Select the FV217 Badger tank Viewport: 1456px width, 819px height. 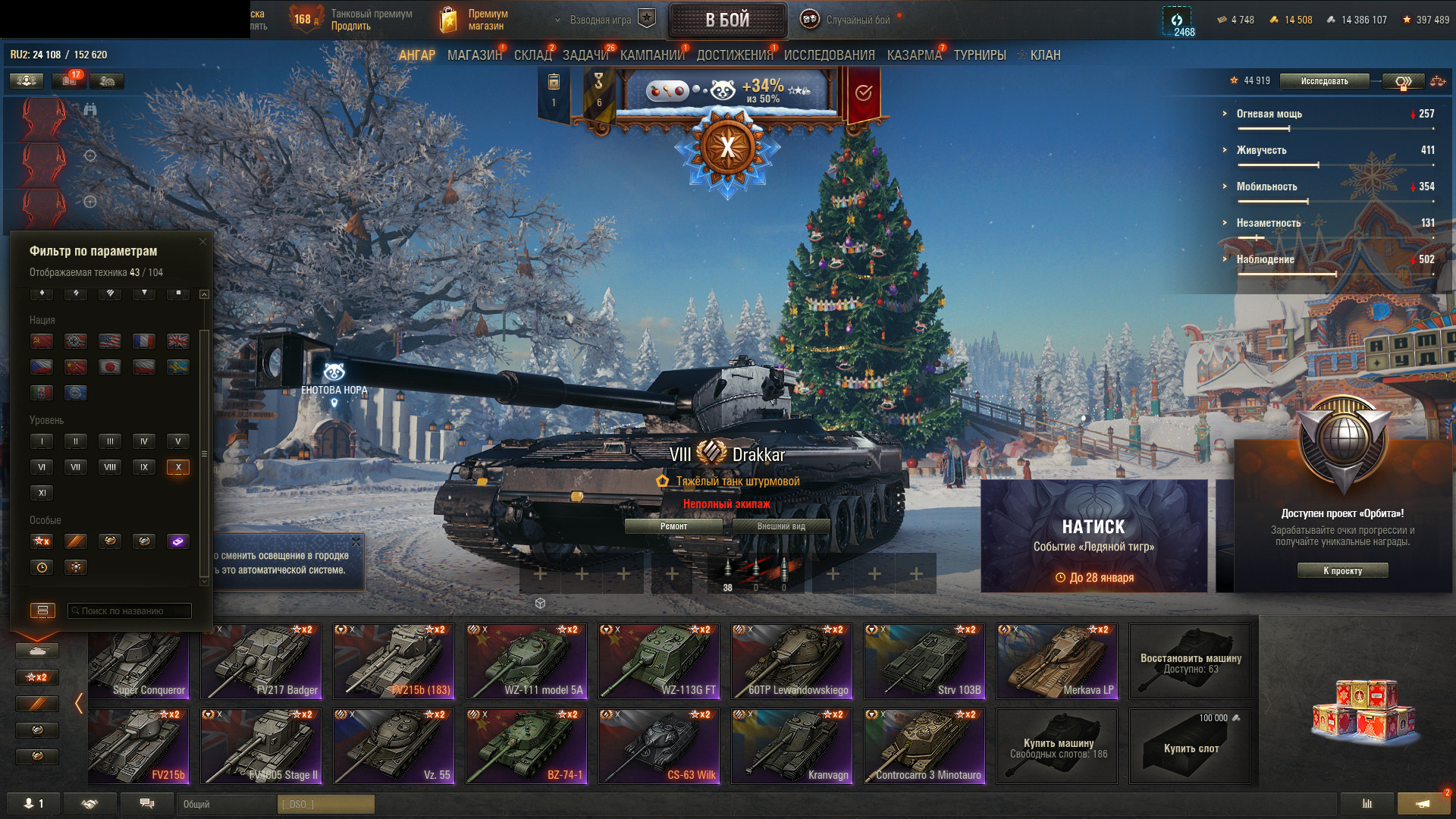261,661
